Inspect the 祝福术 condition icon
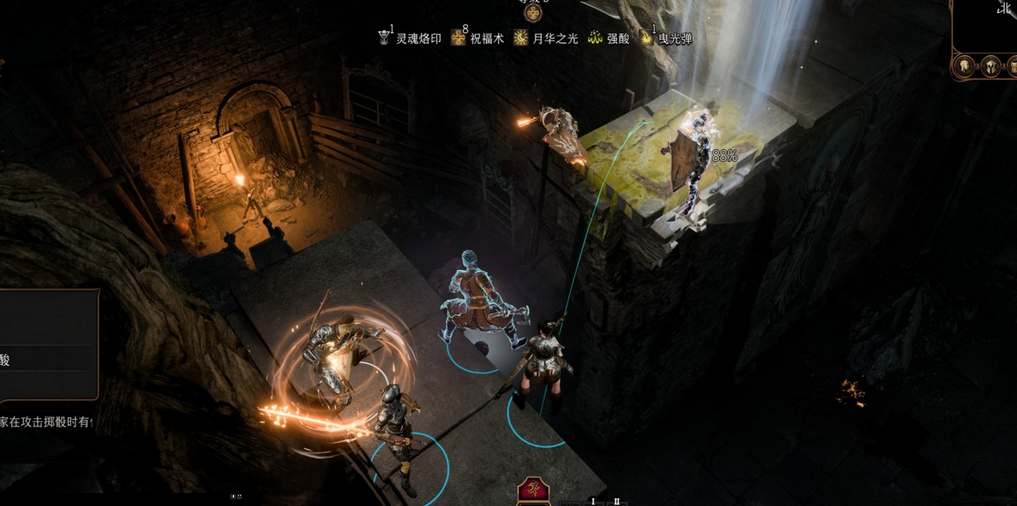The image size is (1017, 506). (459, 38)
